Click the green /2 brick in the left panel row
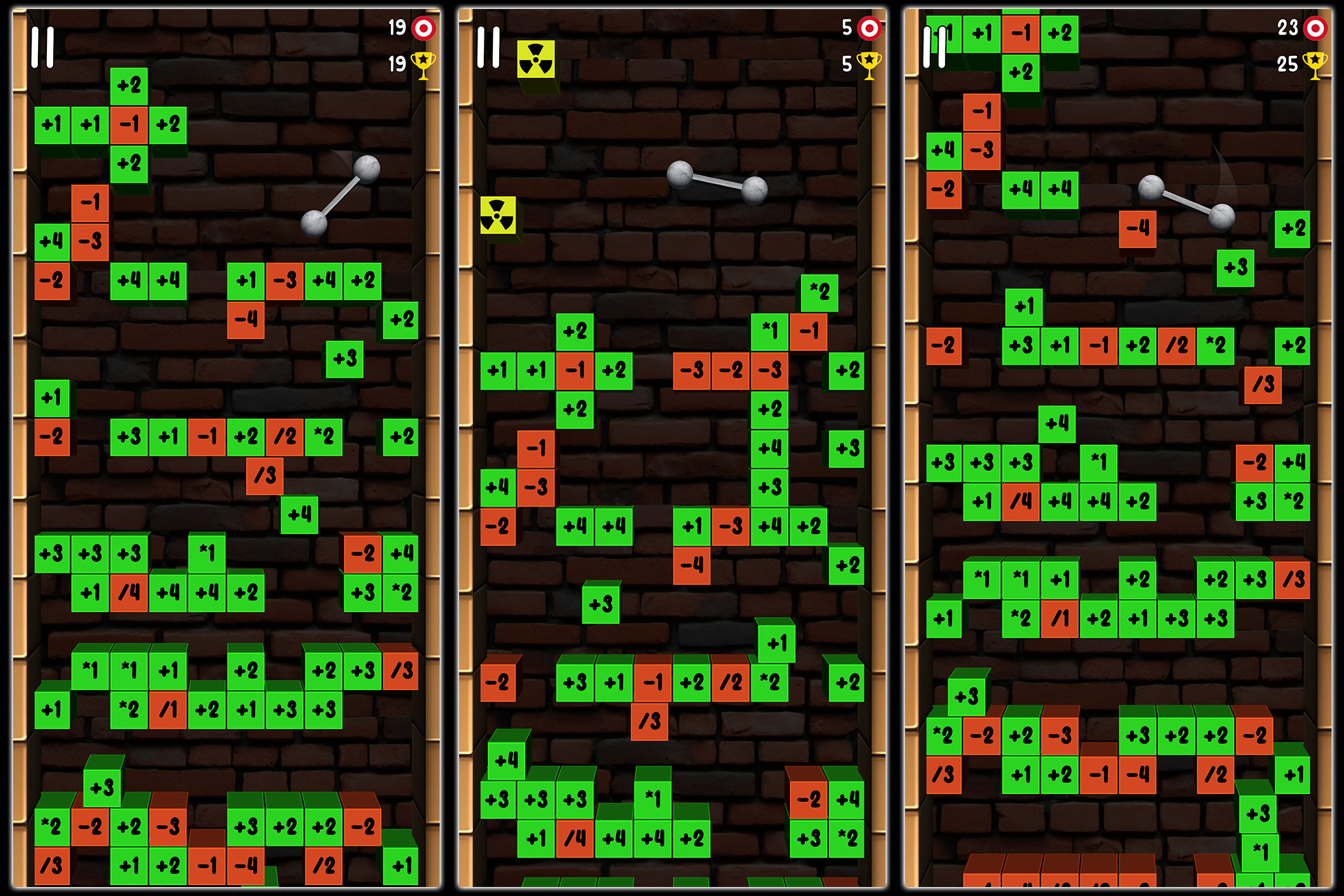This screenshot has width=1344, height=896. click(x=283, y=438)
